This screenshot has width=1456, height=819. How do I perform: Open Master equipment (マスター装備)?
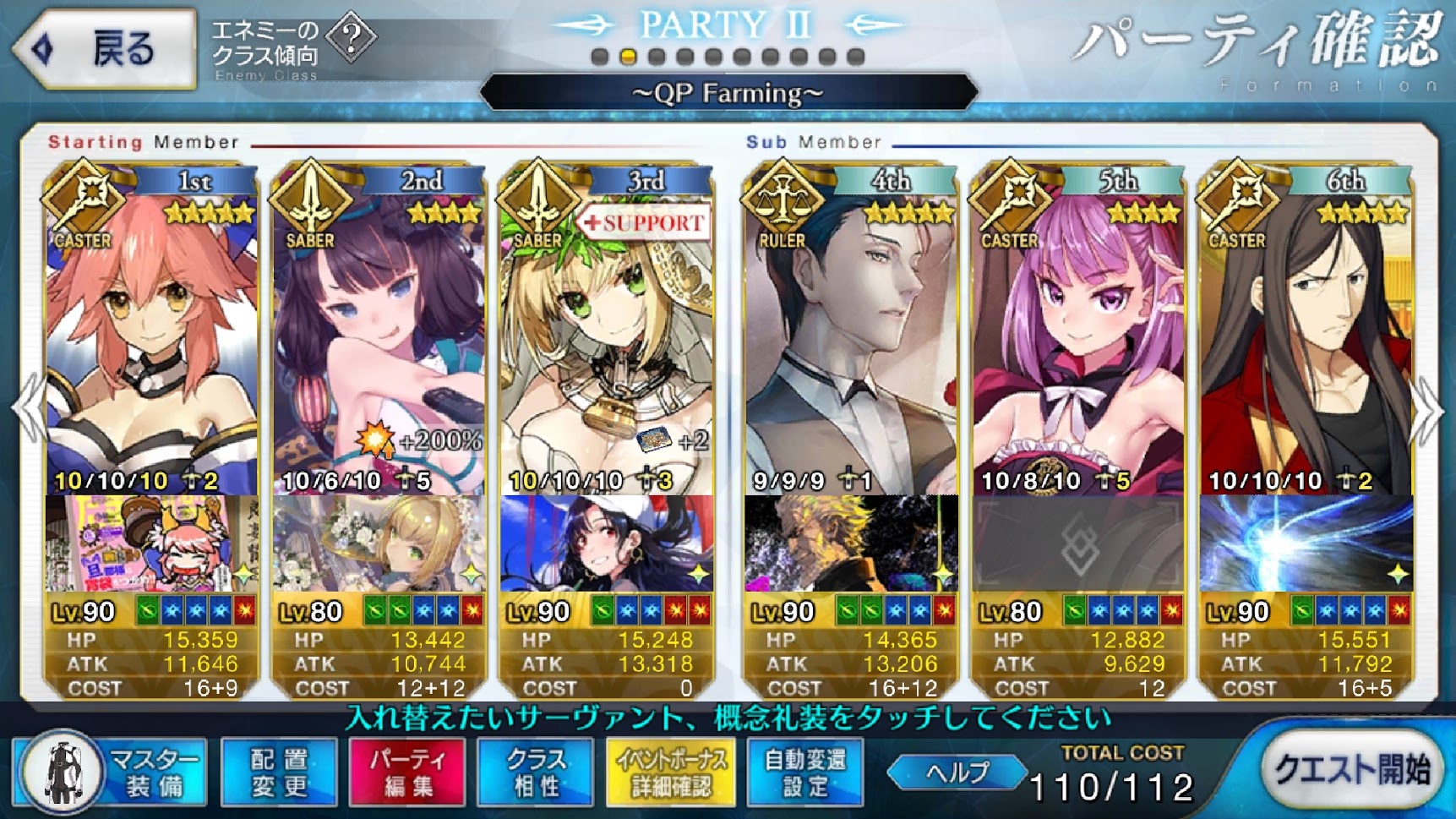point(112,773)
